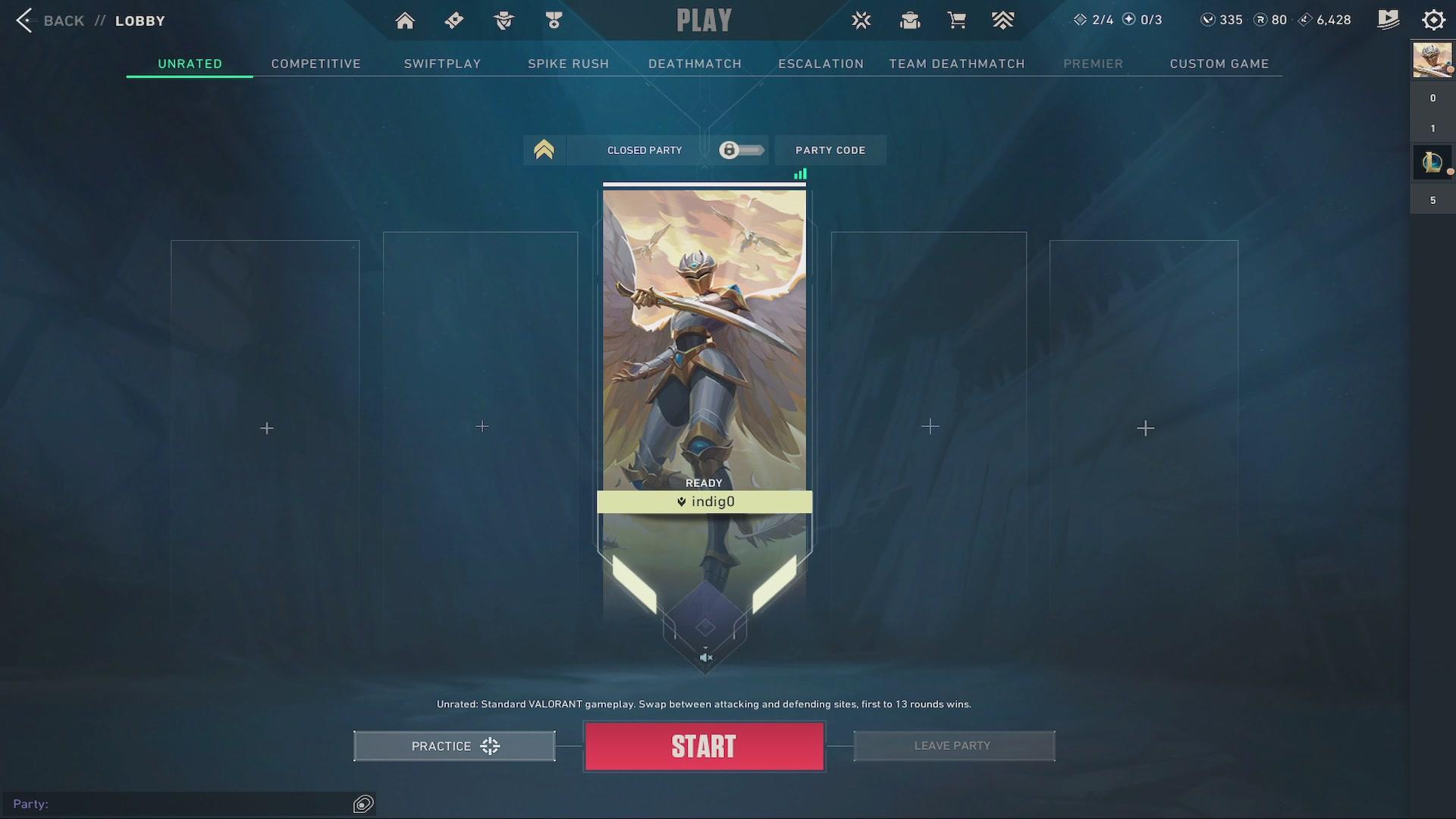Click the Home icon in the top navigation

pos(405,20)
